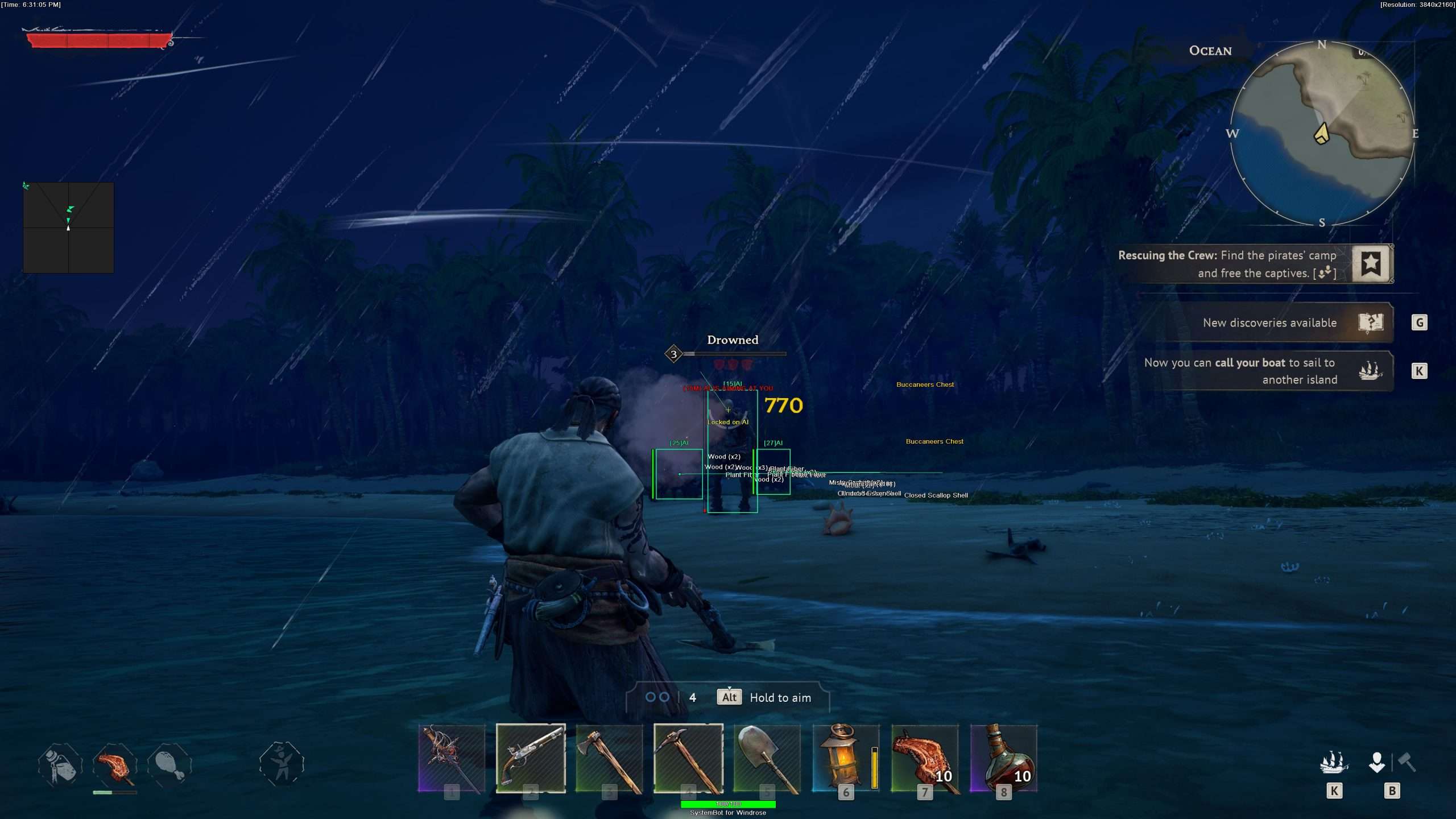Viewport: 1456px width, 819px height.
Task: Click the empty drumstick food slot
Action: (x=169, y=764)
